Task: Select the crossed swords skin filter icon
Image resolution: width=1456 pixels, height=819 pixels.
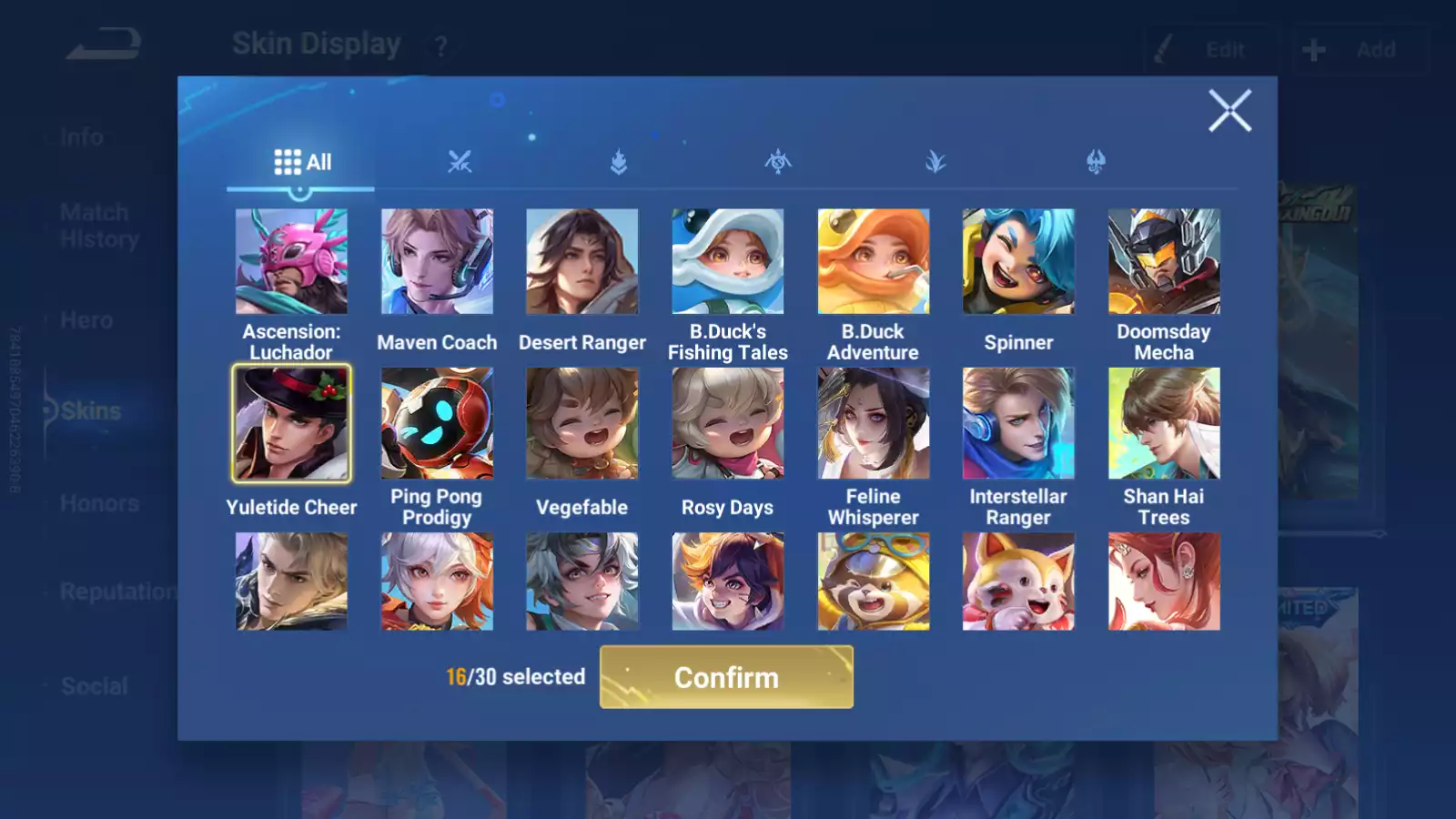Action: click(x=461, y=162)
